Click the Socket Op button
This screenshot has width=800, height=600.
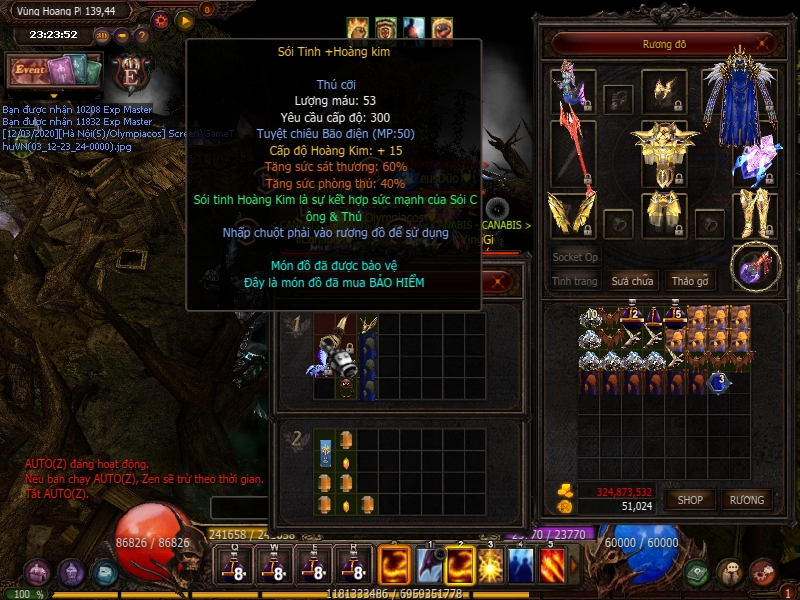tap(575, 257)
